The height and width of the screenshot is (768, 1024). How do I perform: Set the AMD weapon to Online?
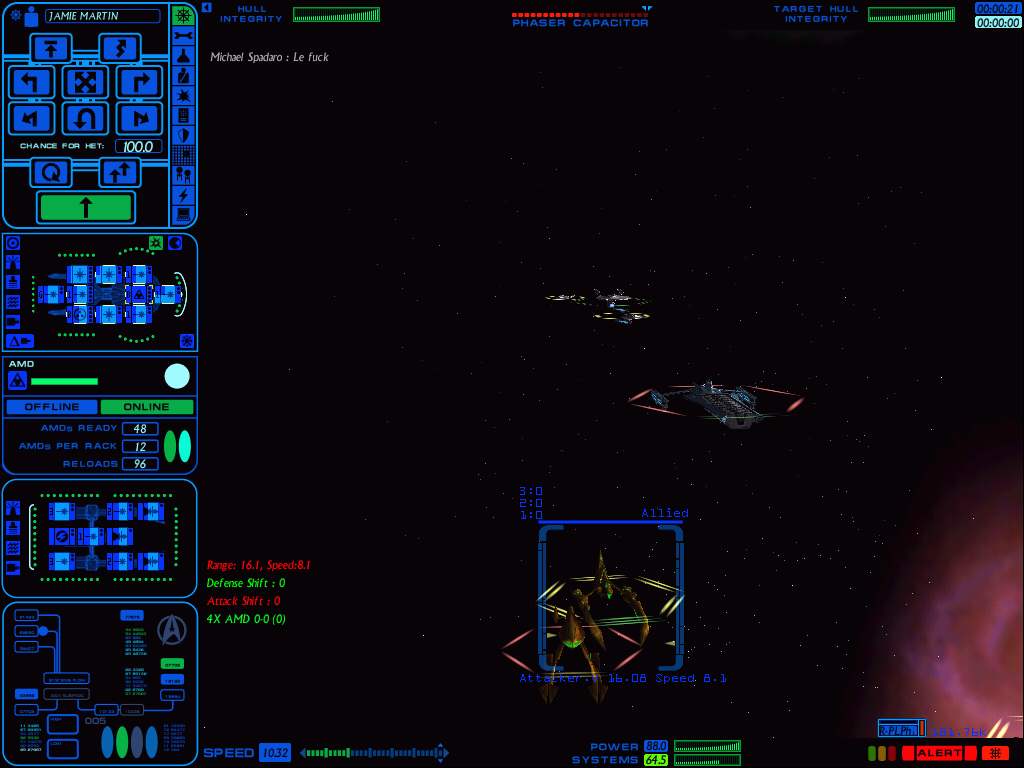click(147, 407)
